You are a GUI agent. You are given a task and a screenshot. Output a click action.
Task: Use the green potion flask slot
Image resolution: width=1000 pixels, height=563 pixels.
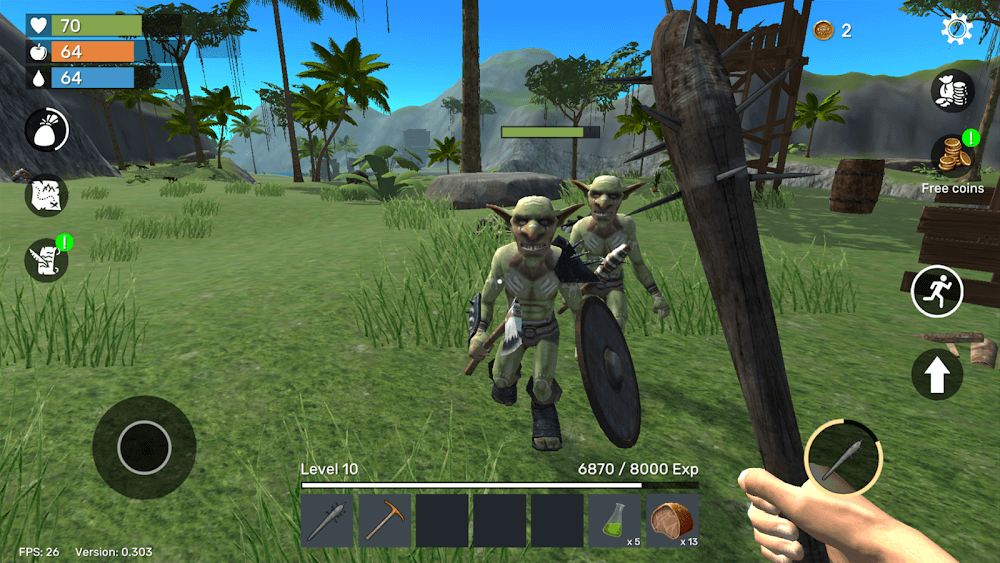(614, 520)
